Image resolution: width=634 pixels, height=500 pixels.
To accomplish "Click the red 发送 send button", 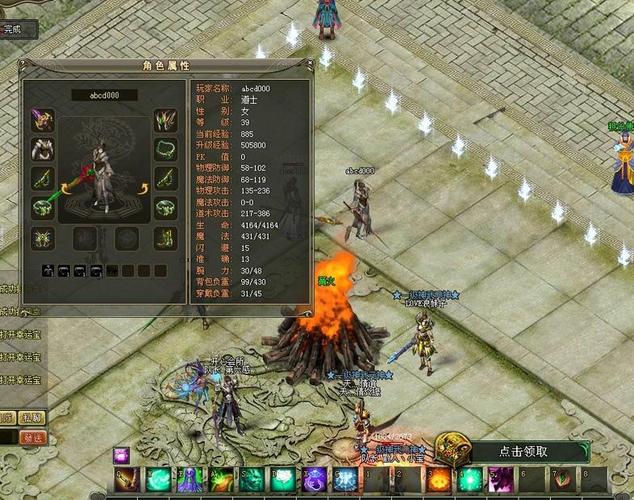I will coord(33,437).
